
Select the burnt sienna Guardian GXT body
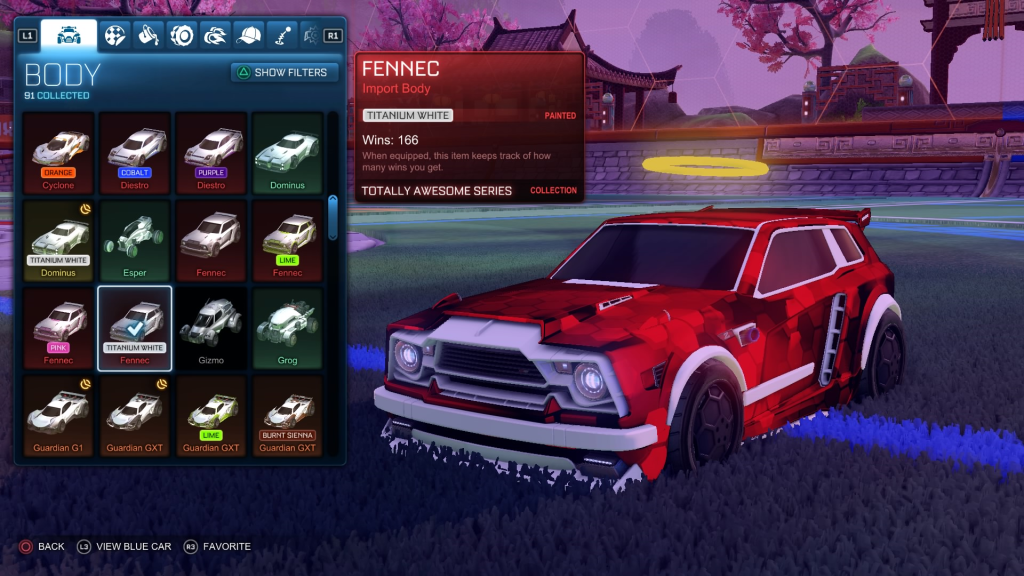click(x=287, y=415)
